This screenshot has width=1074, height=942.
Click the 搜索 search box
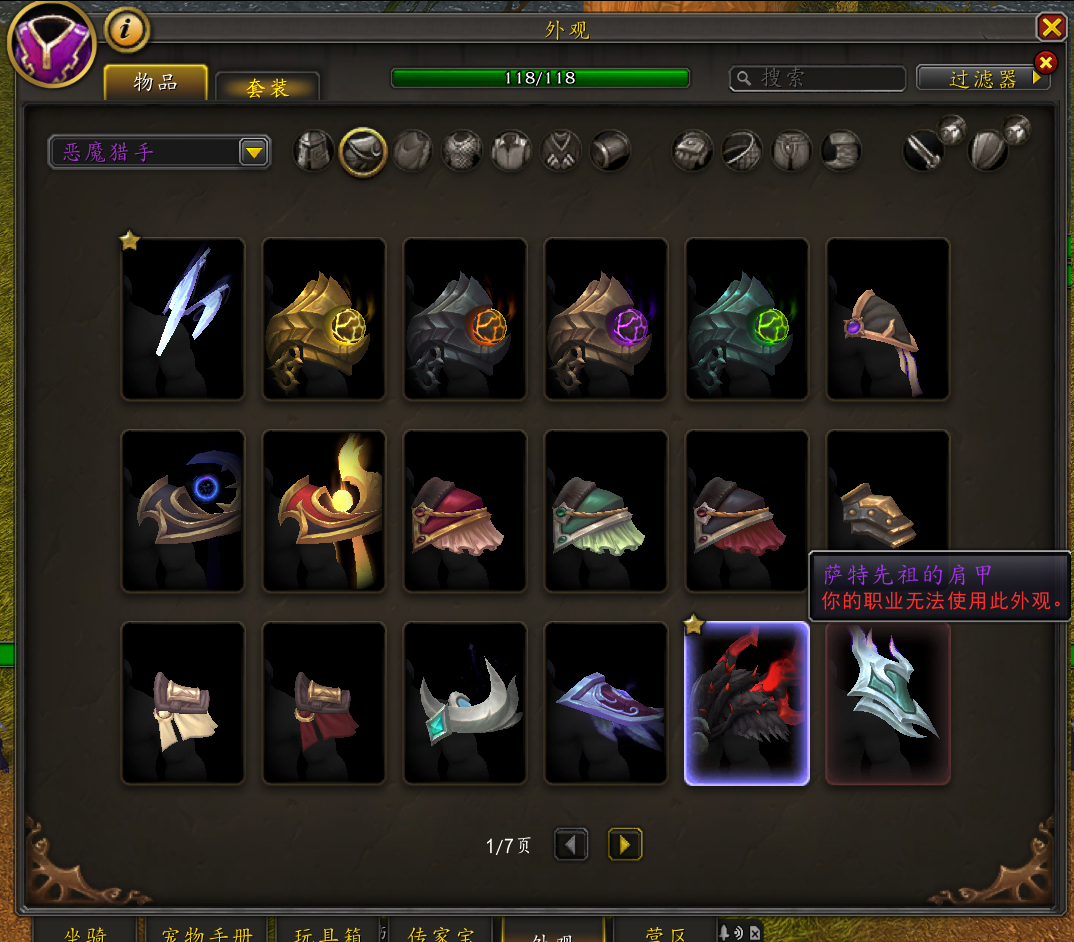pos(818,78)
